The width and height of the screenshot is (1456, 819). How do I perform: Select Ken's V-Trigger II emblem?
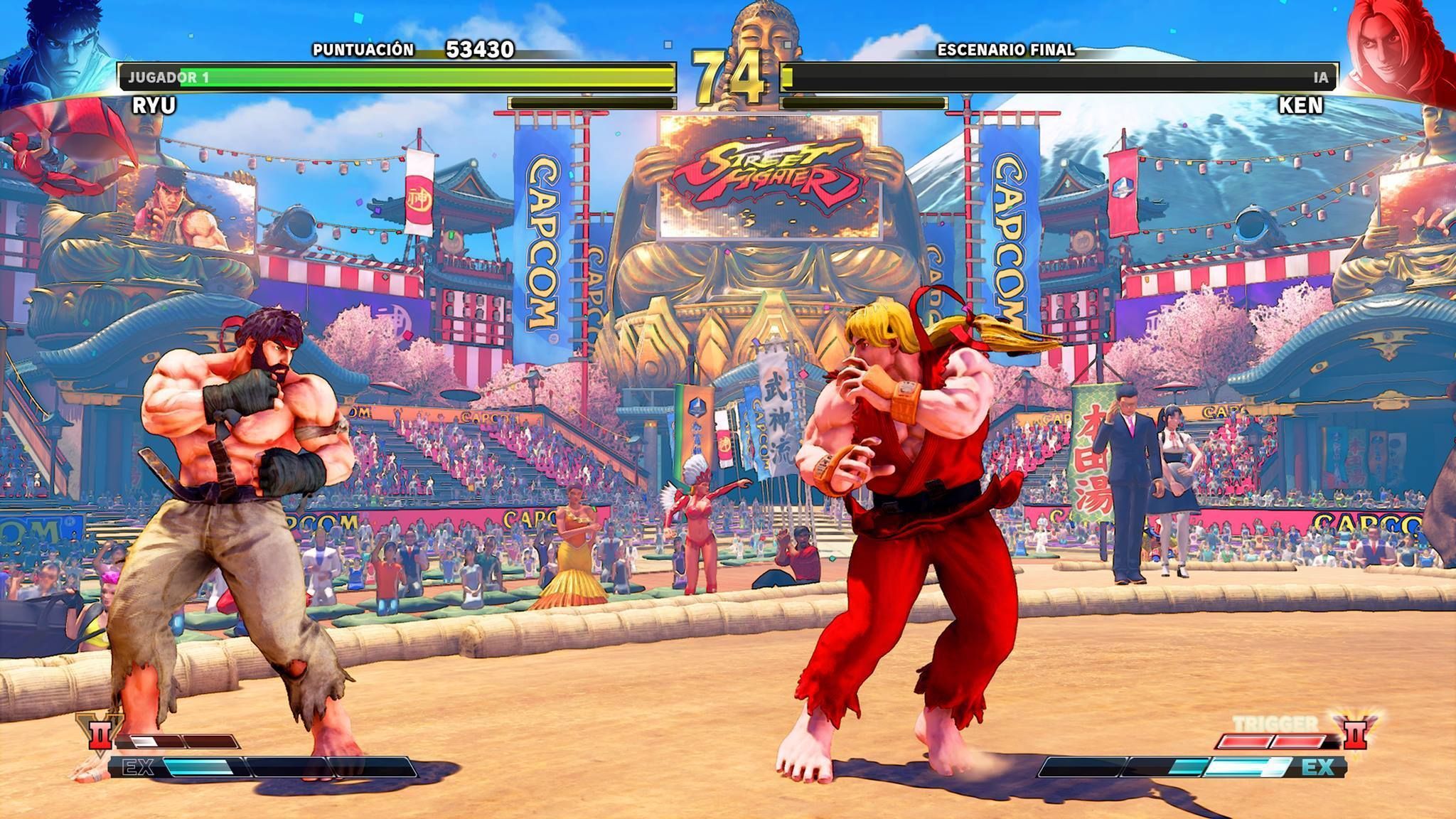coord(1354,732)
